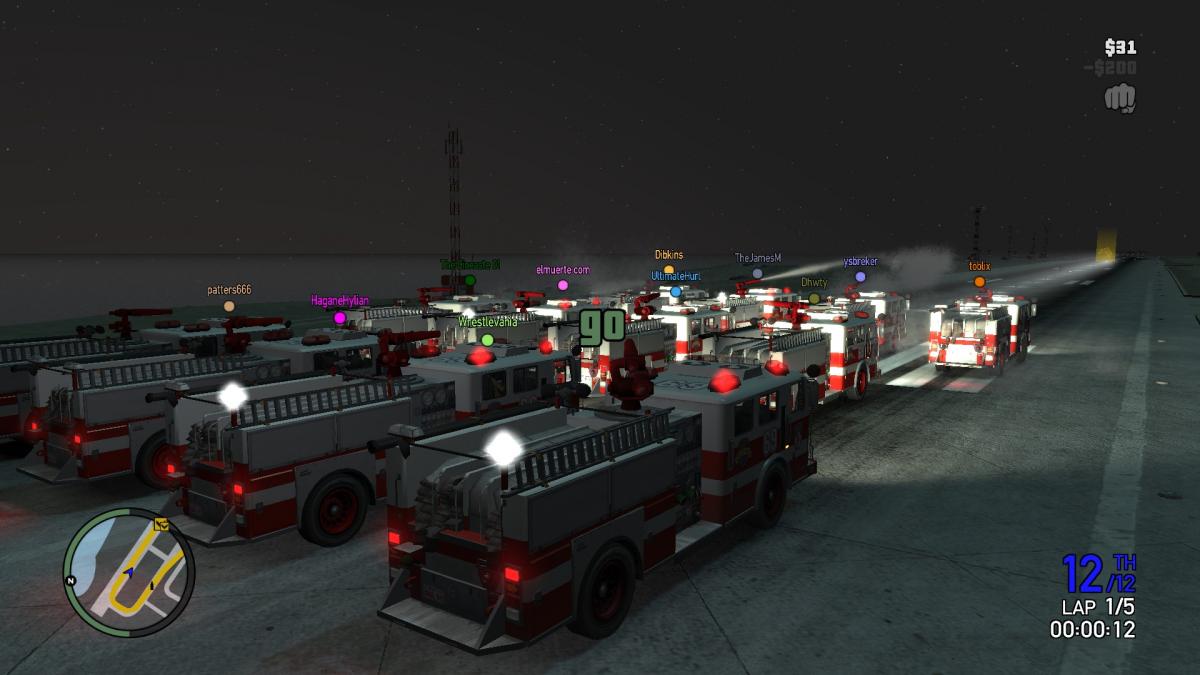This screenshot has height=675, width=1200.
Task: Click the north compass marker on minimap
Action: (x=71, y=580)
